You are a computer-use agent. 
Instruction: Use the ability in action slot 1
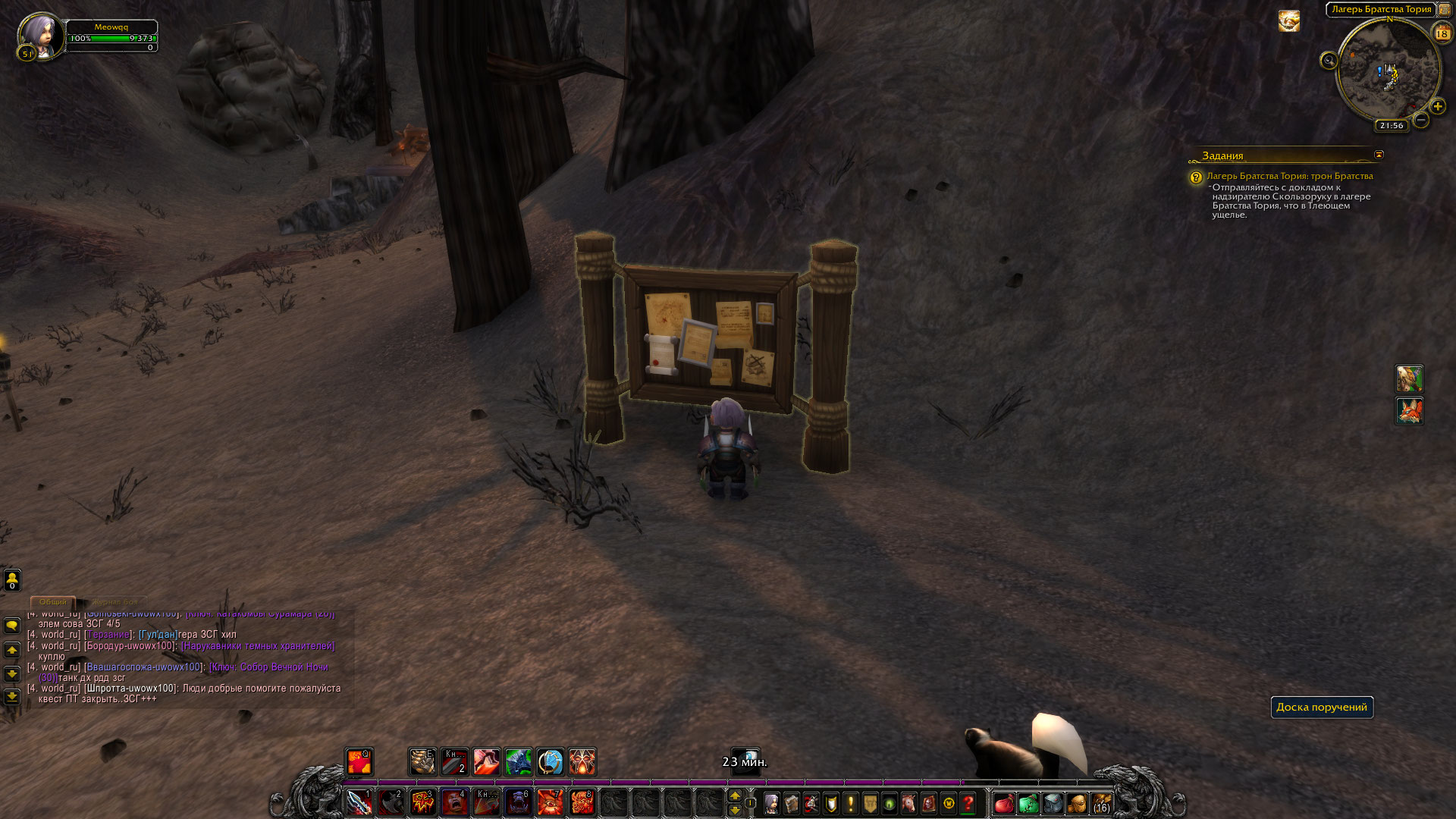[x=359, y=802]
